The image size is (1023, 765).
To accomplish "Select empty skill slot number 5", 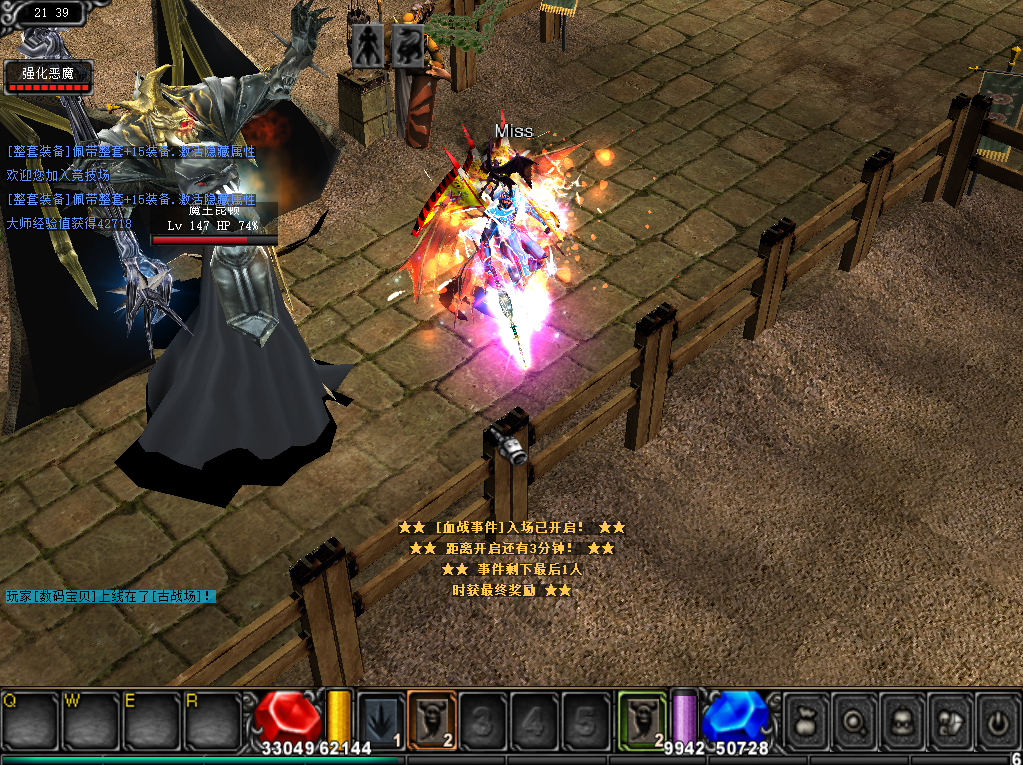I will (586, 720).
